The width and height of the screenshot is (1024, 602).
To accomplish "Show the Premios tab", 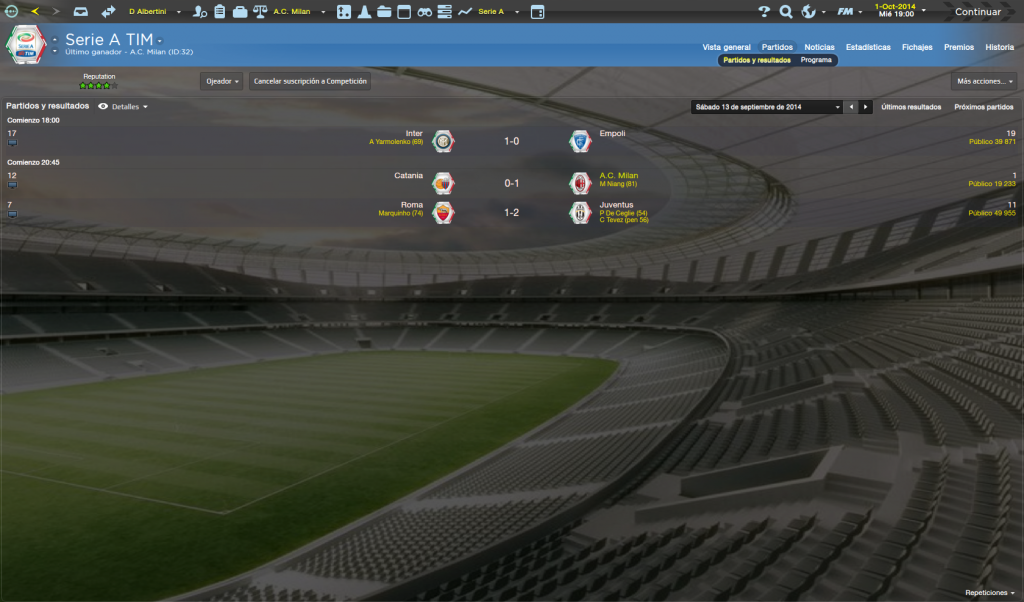I will point(958,47).
